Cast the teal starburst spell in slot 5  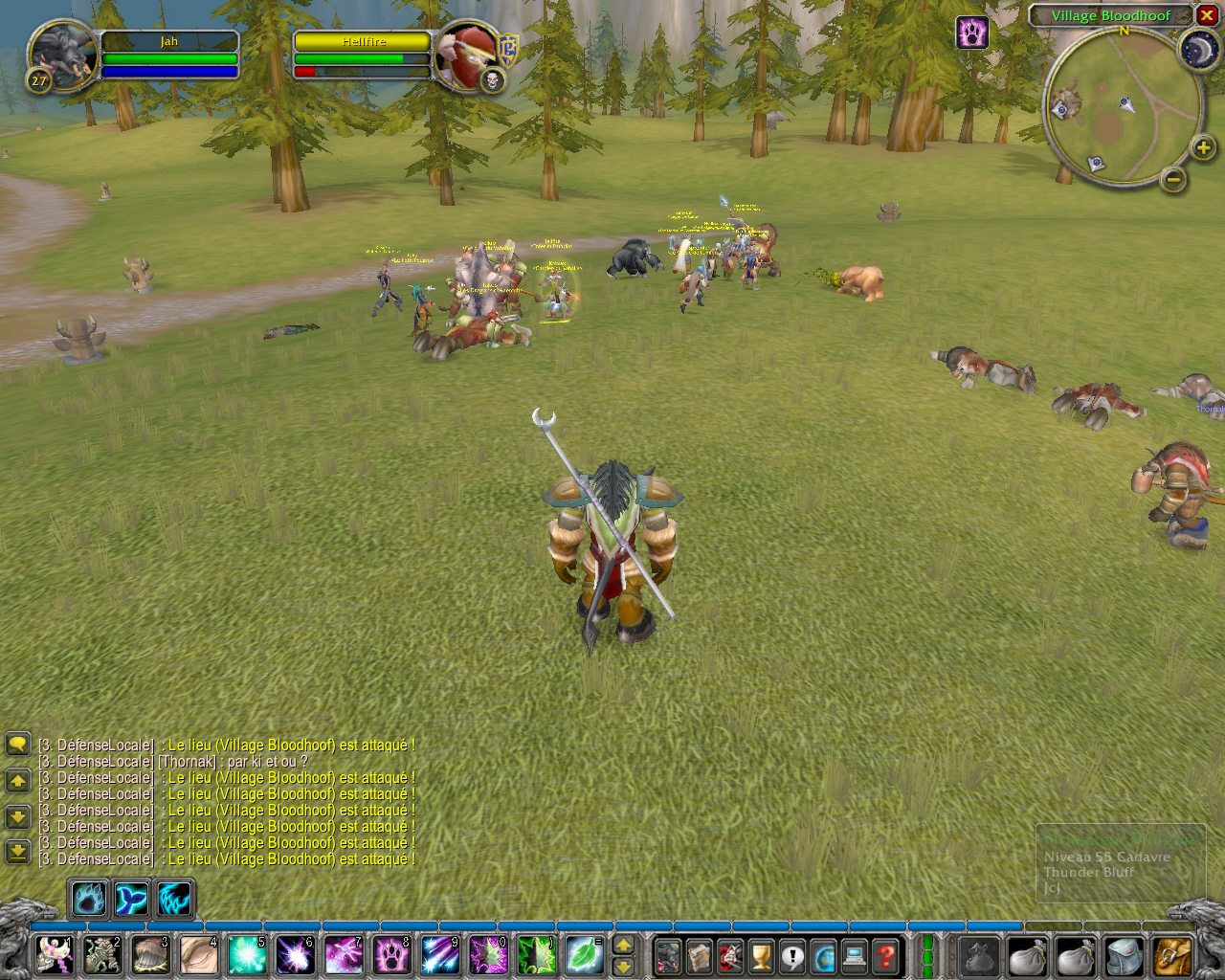248,955
